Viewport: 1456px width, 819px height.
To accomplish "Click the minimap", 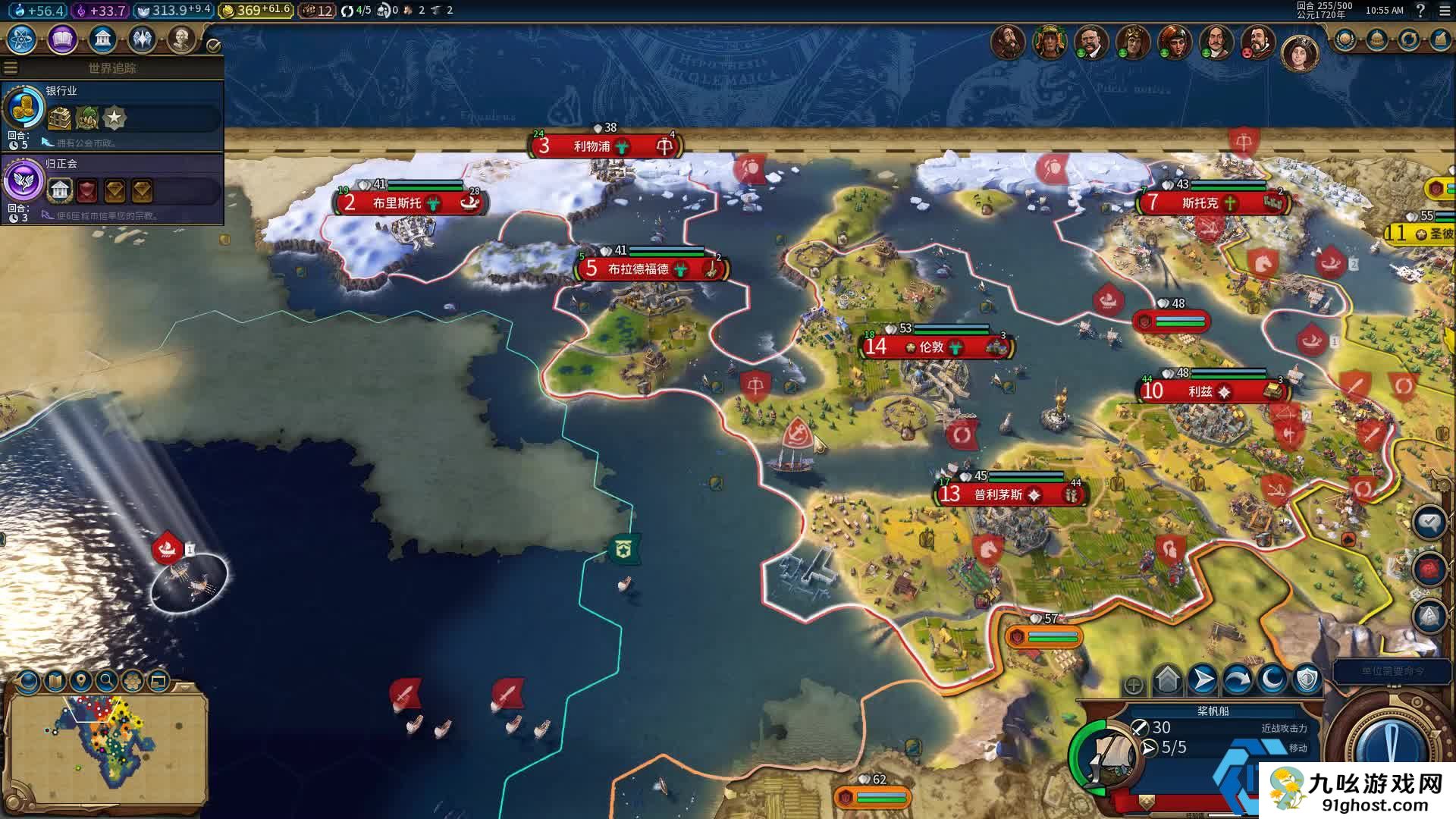I will pyautogui.click(x=106, y=743).
